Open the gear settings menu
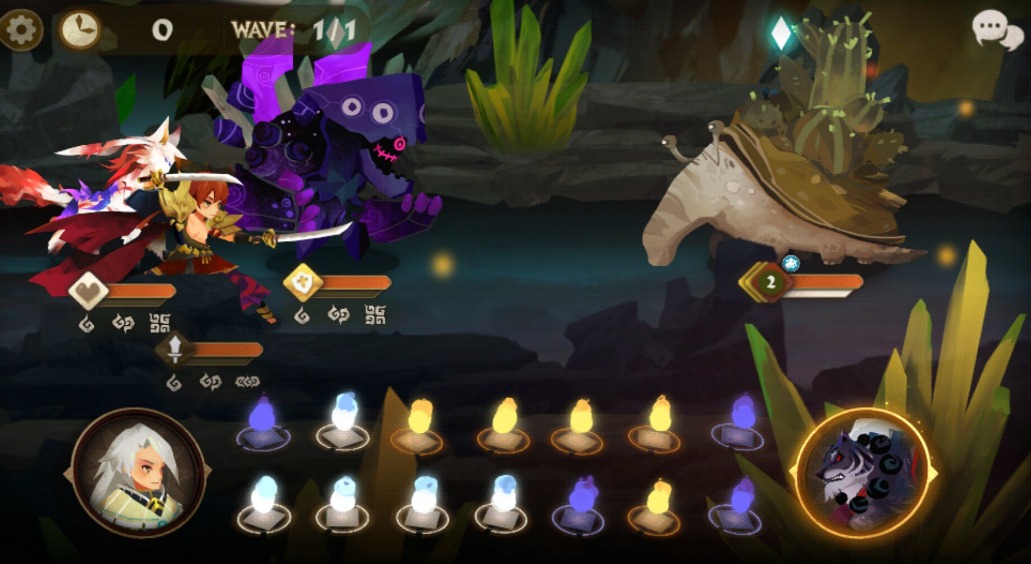This screenshot has height=564, width=1031. (20, 29)
